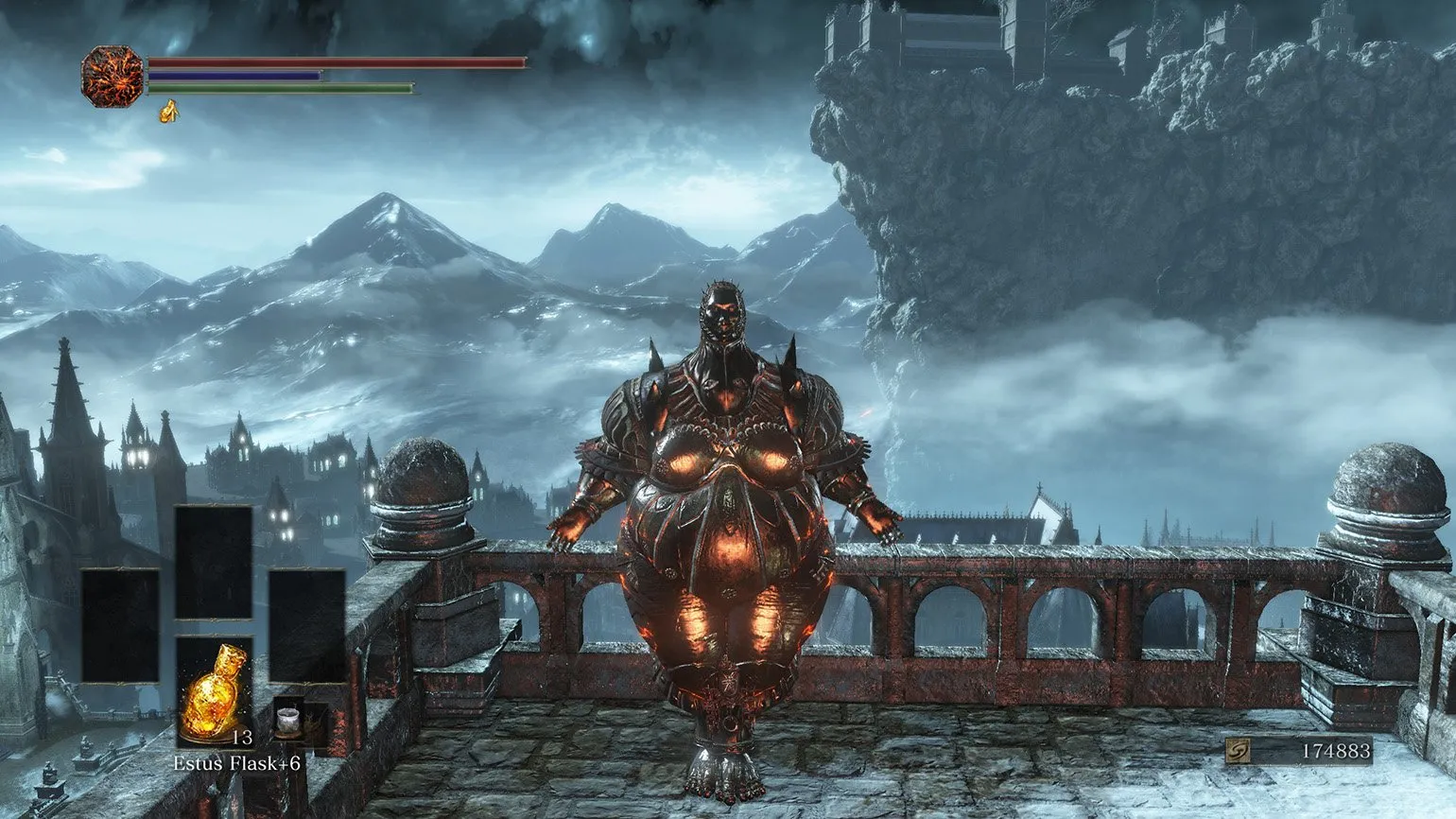1456x819 pixels.
Task: Click the souls icon beside the 174883 counter
Action: (x=1238, y=751)
